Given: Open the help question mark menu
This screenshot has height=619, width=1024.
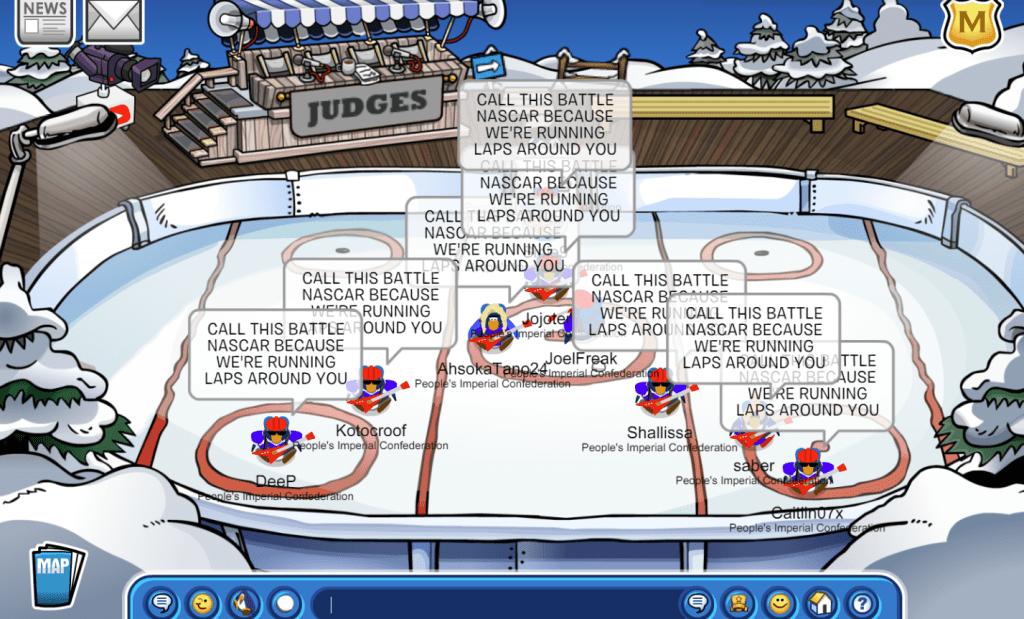Looking at the screenshot, I should tap(862, 603).
